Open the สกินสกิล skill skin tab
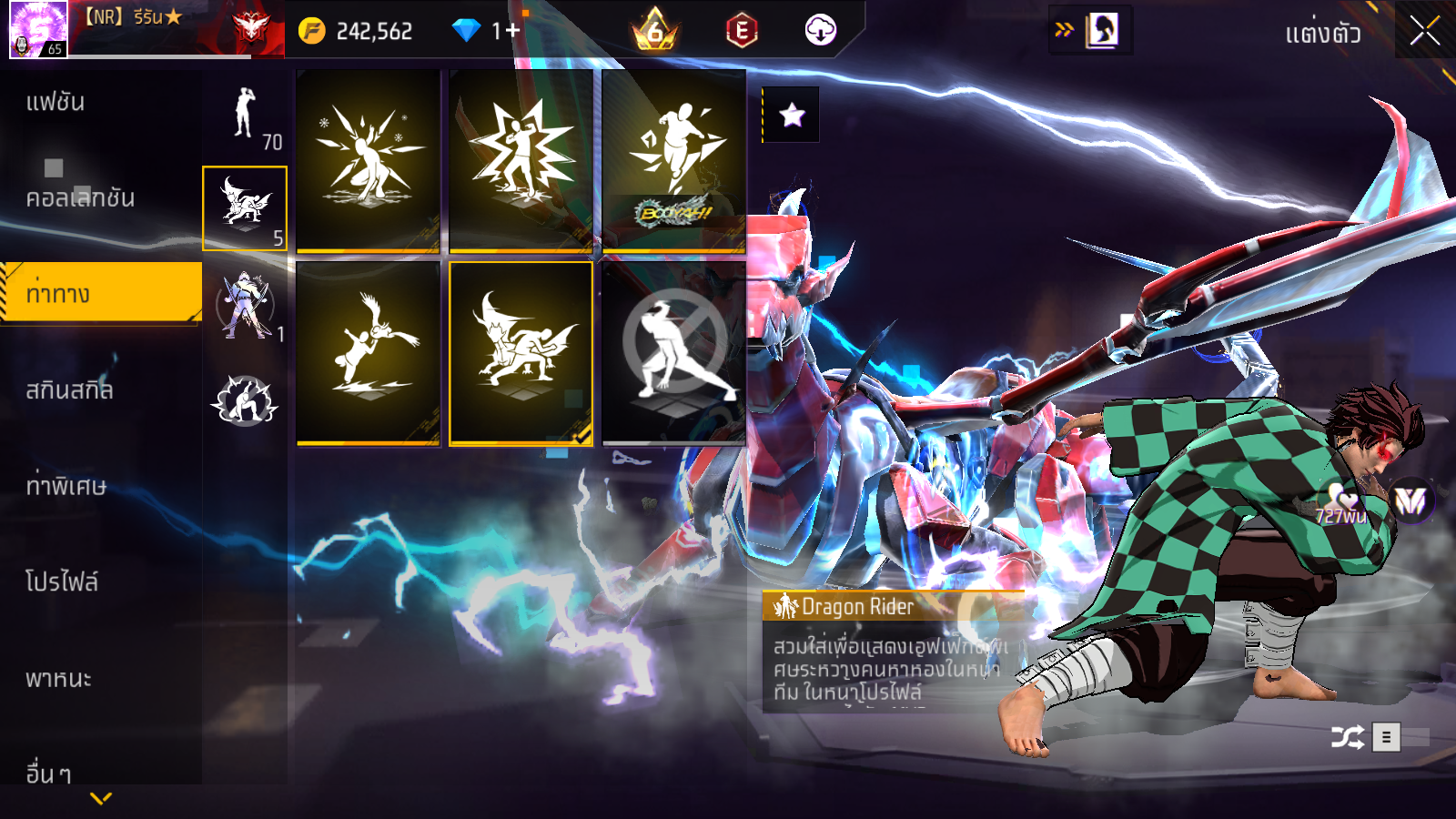Viewport: 1456px width, 819px height. click(69, 390)
